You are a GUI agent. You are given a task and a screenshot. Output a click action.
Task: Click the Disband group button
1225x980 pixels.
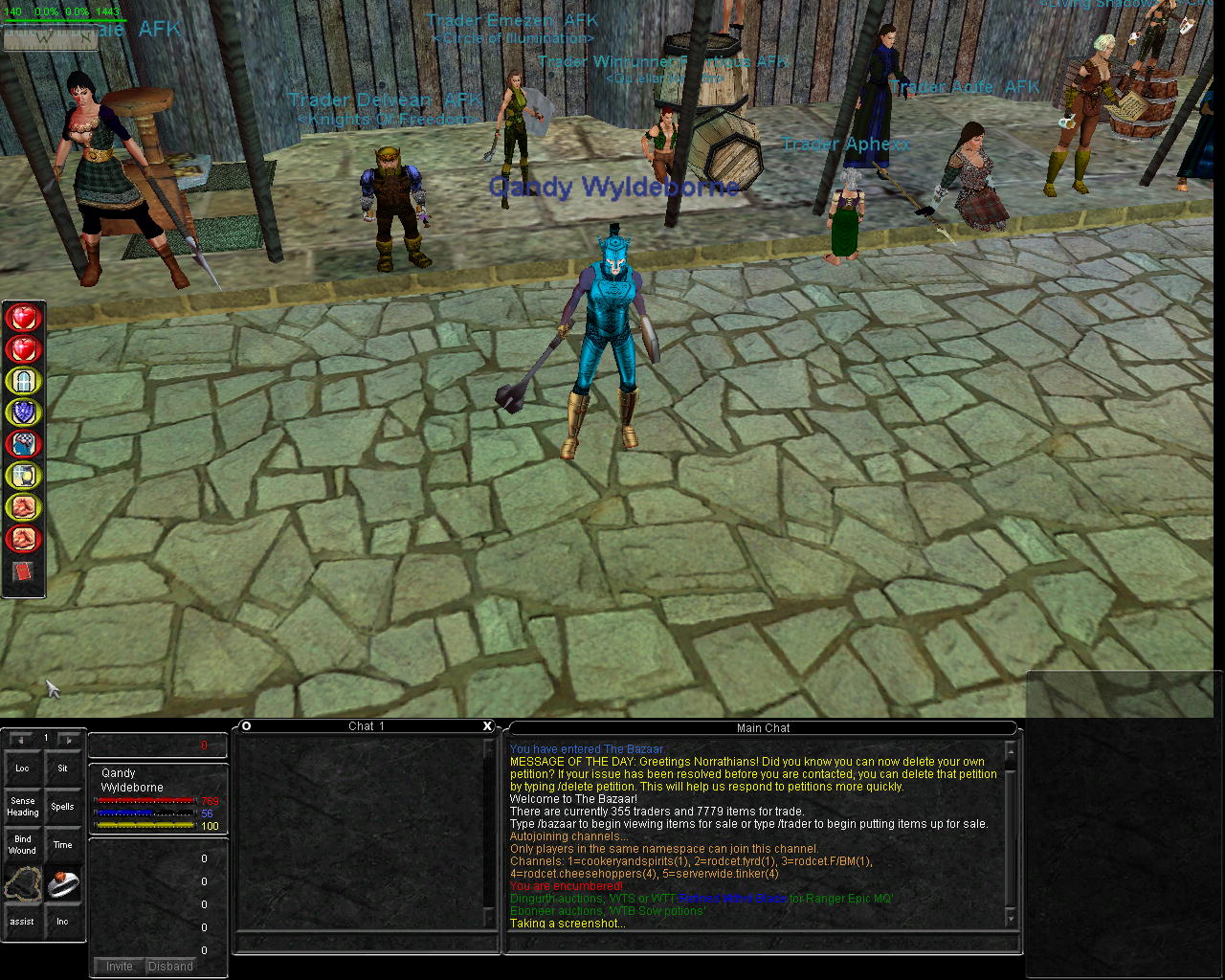point(170,967)
